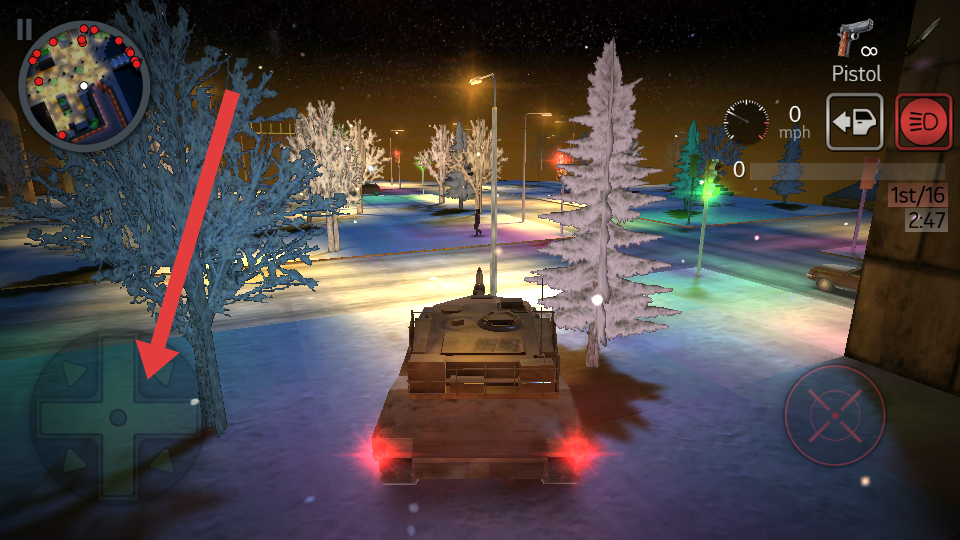
Task: Tap the crosshair fire button
Action: tap(835, 415)
